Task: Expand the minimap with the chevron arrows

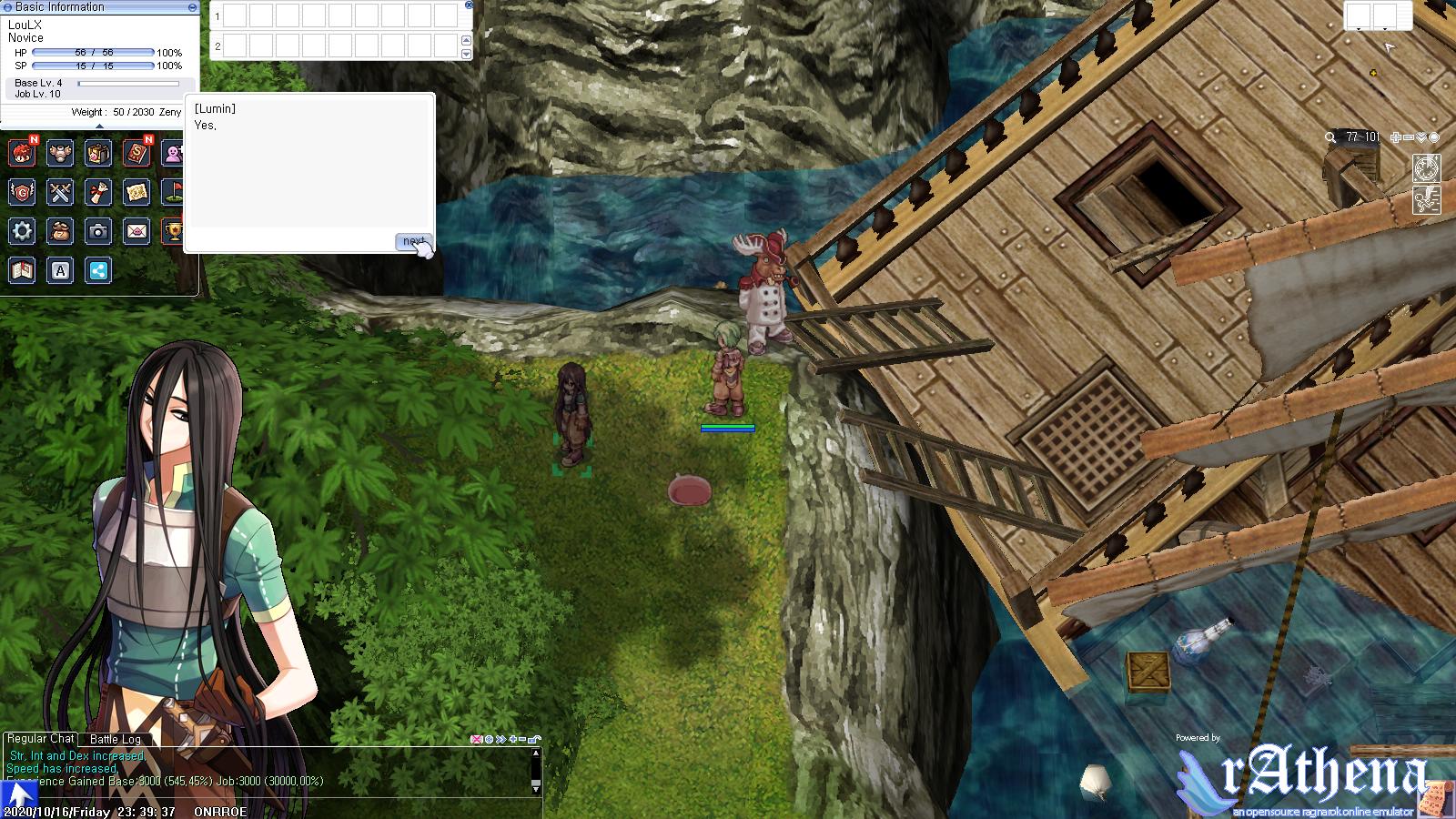Action: click(1421, 137)
